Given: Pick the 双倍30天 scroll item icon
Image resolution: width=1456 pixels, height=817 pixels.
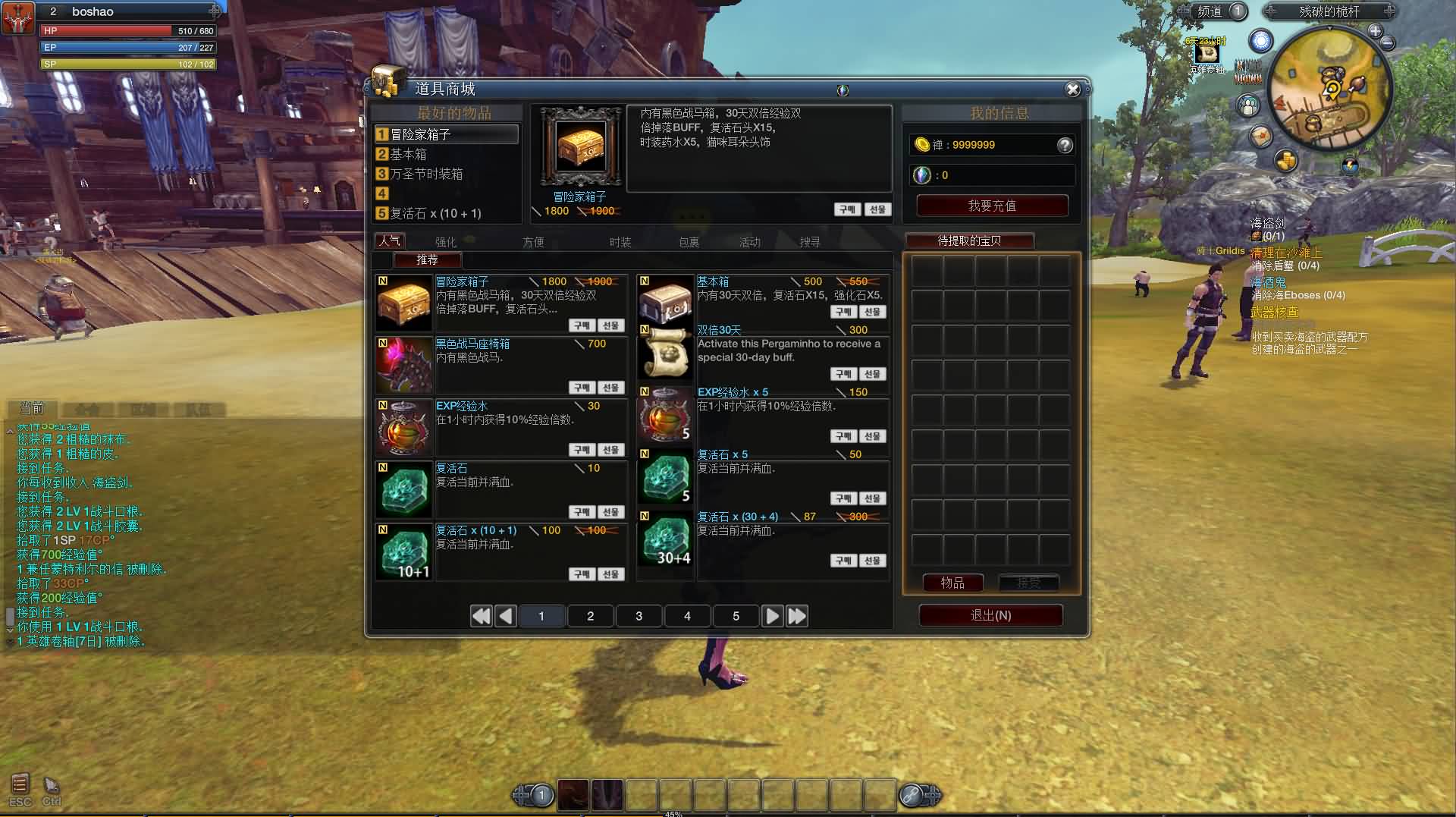Looking at the screenshot, I should tap(665, 353).
